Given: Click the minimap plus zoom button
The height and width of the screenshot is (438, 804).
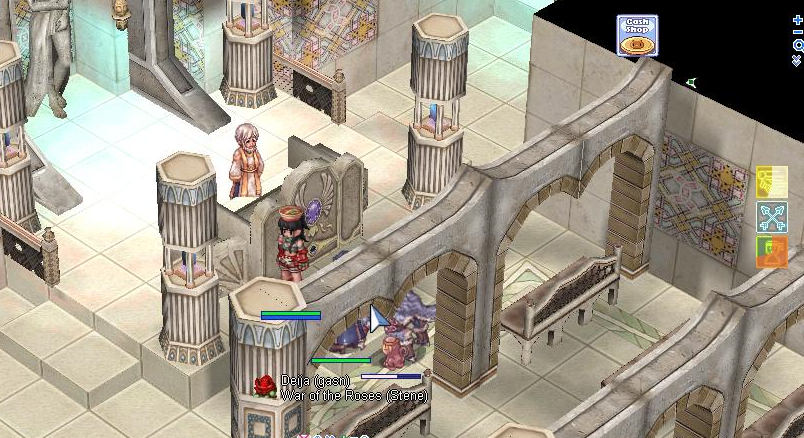Looking at the screenshot, I should point(797,18).
